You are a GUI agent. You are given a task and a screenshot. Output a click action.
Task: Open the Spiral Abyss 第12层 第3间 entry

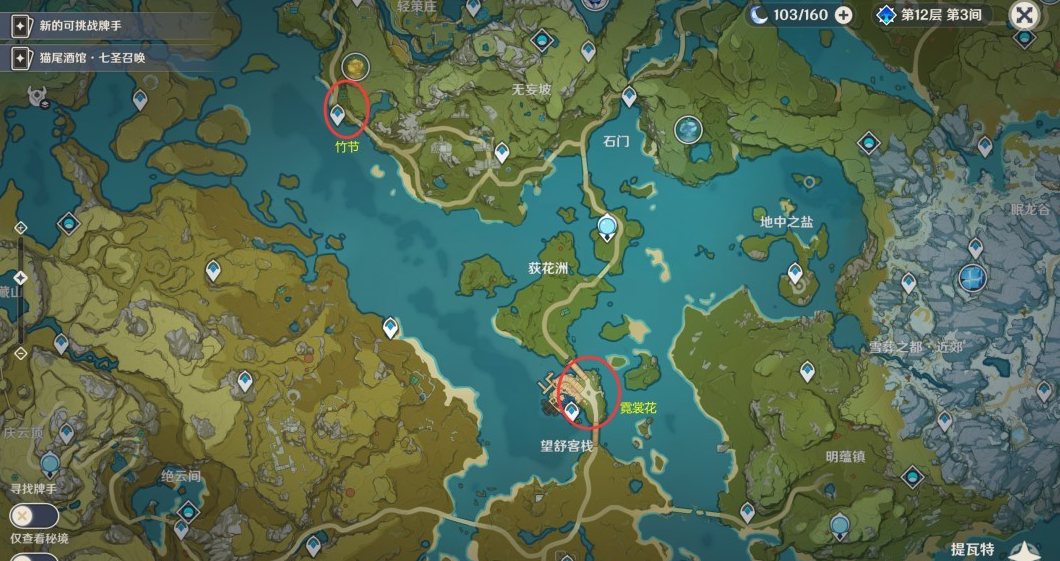932,15
